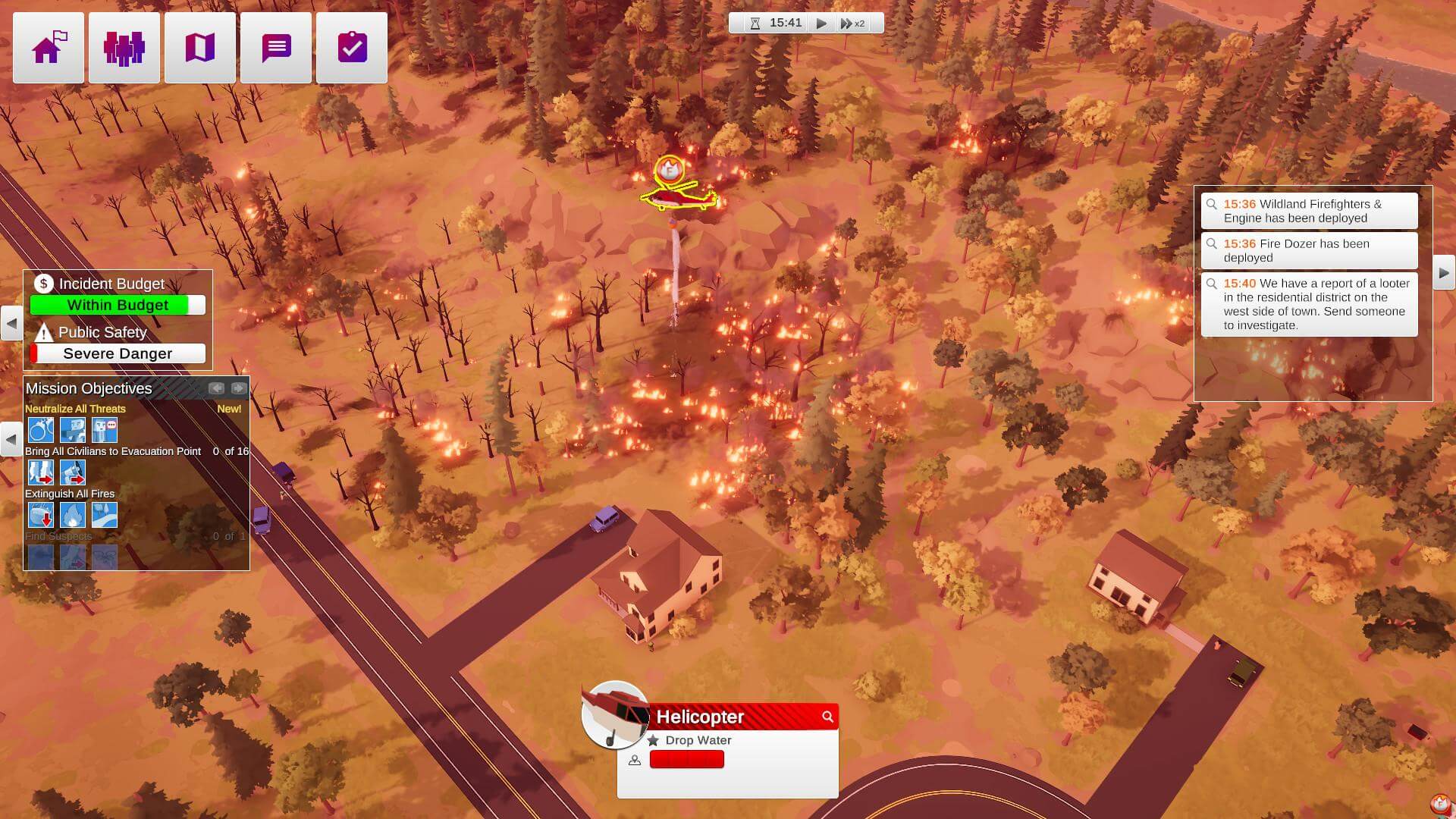Locate the Fire Dozer deployed message

pyautogui.click(x=1309, y=250)
